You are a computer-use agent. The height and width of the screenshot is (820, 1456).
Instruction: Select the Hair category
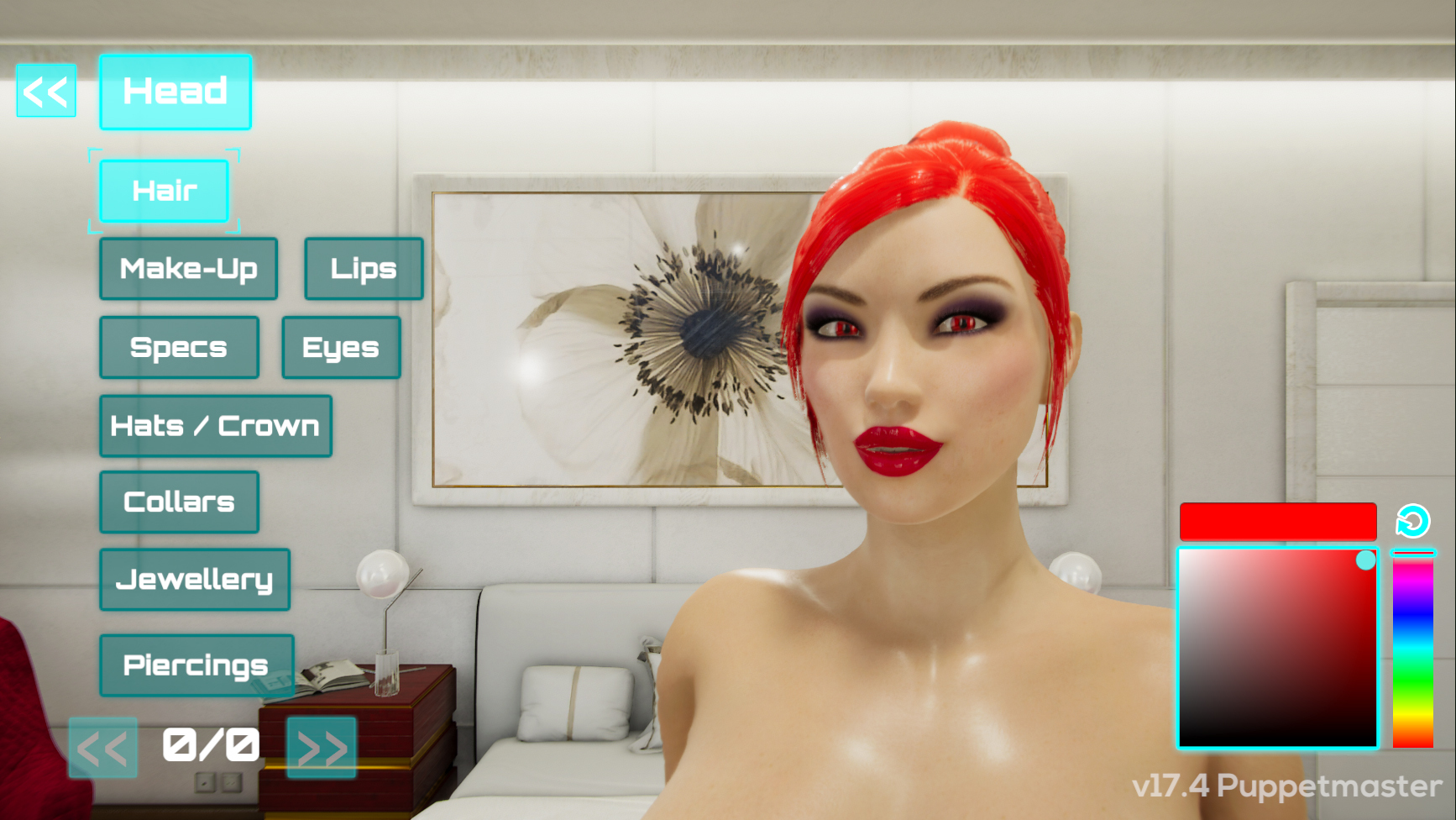pos(164,191)
